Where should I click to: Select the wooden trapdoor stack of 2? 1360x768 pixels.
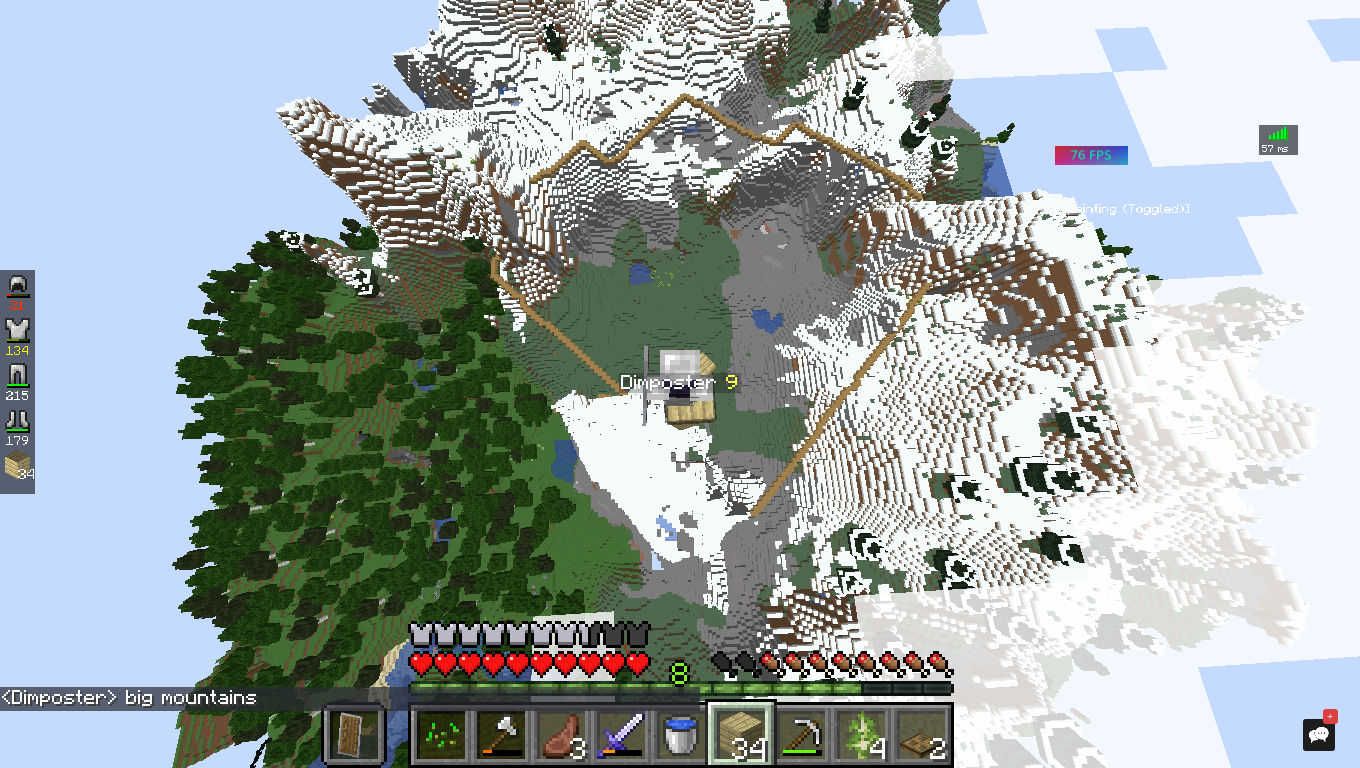[x=921, y=735]
